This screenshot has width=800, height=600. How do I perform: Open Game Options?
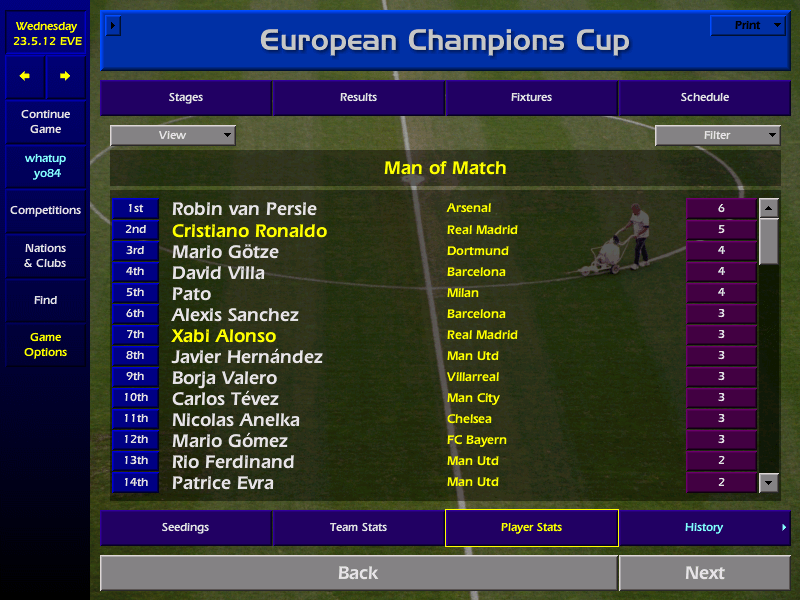(x=45, y=345)
